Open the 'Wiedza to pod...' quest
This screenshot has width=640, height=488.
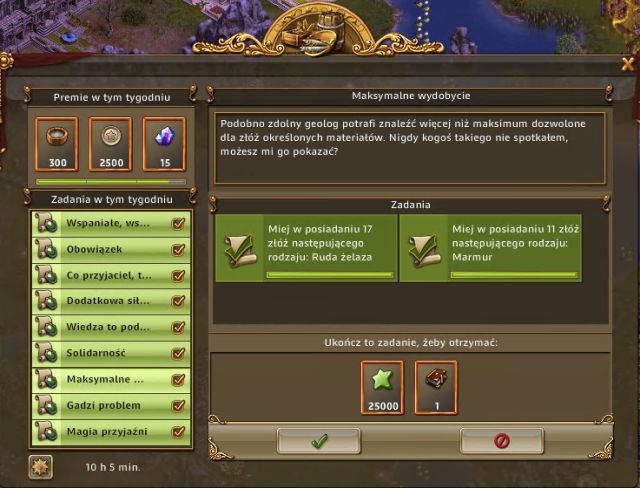point(110,327)
